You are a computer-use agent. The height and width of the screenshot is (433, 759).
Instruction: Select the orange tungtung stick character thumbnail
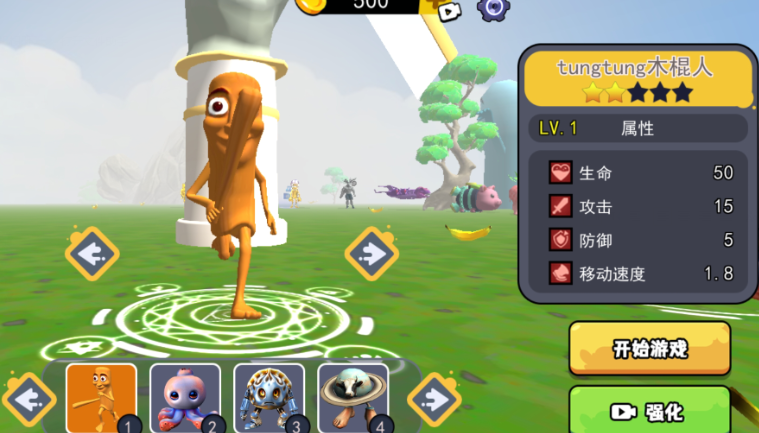[x=101, y=397]
